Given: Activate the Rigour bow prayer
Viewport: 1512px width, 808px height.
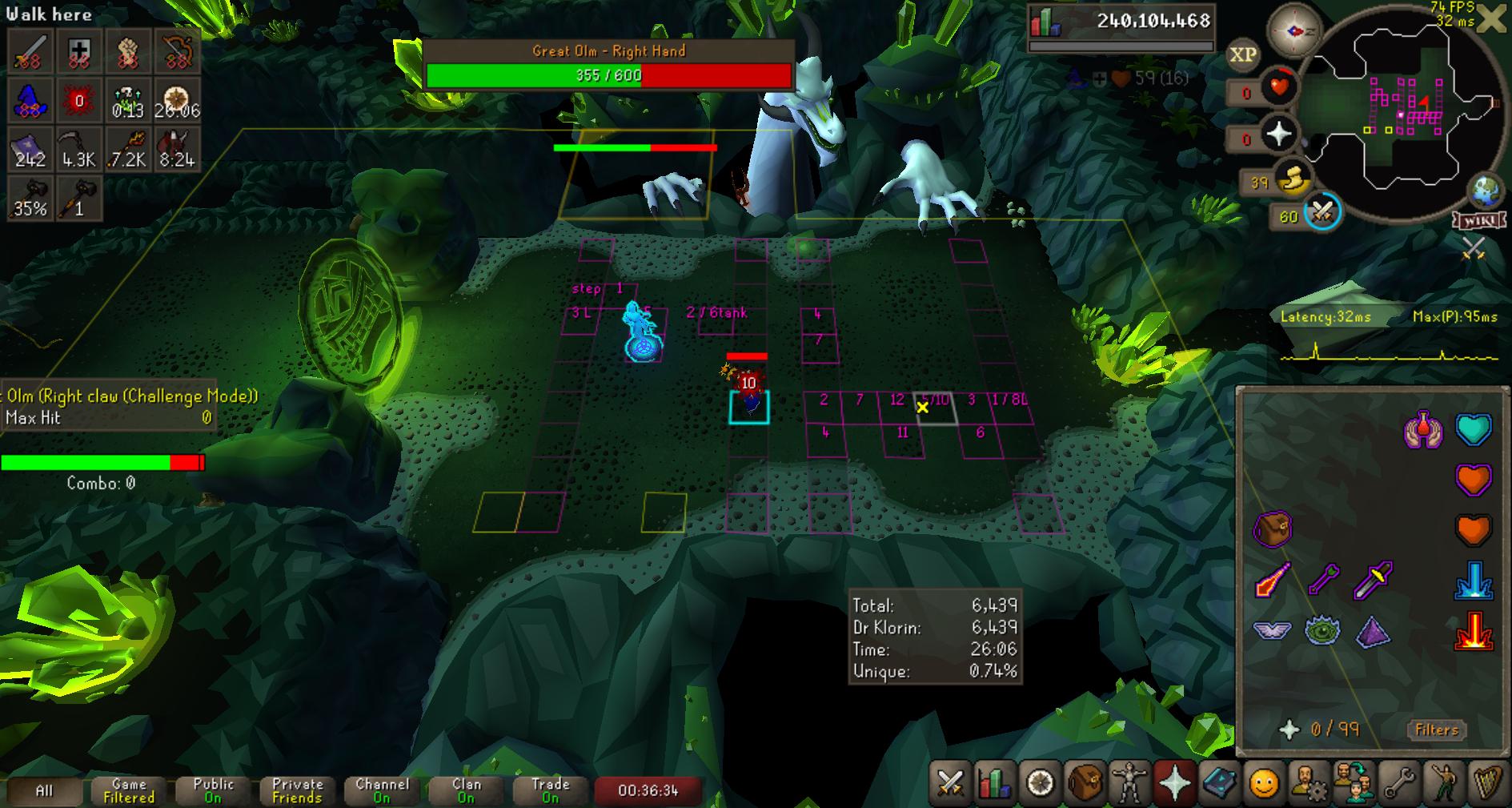Looking at the screenshot, I should [1272, 580].
